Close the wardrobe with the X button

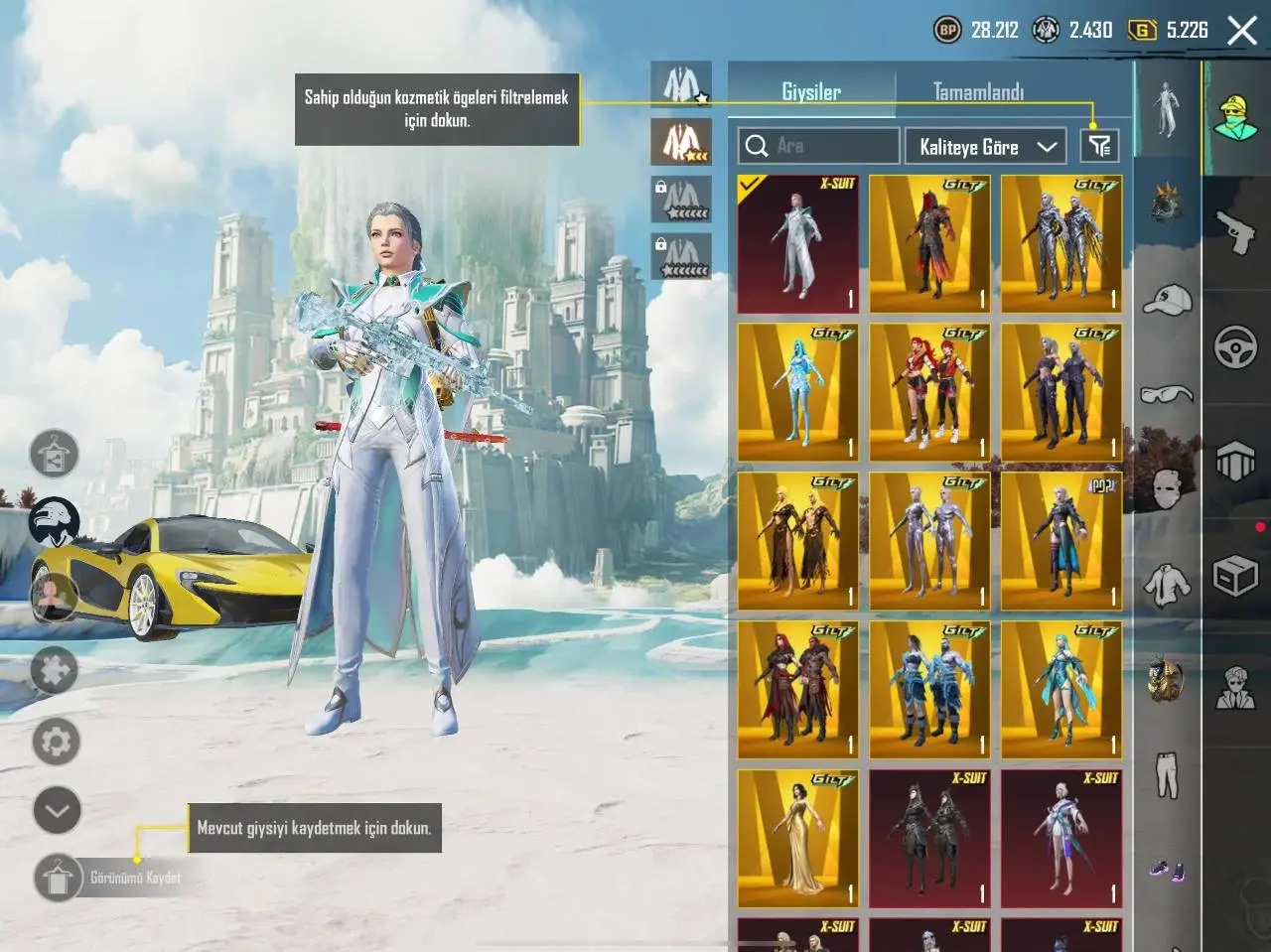(1242, 31)
